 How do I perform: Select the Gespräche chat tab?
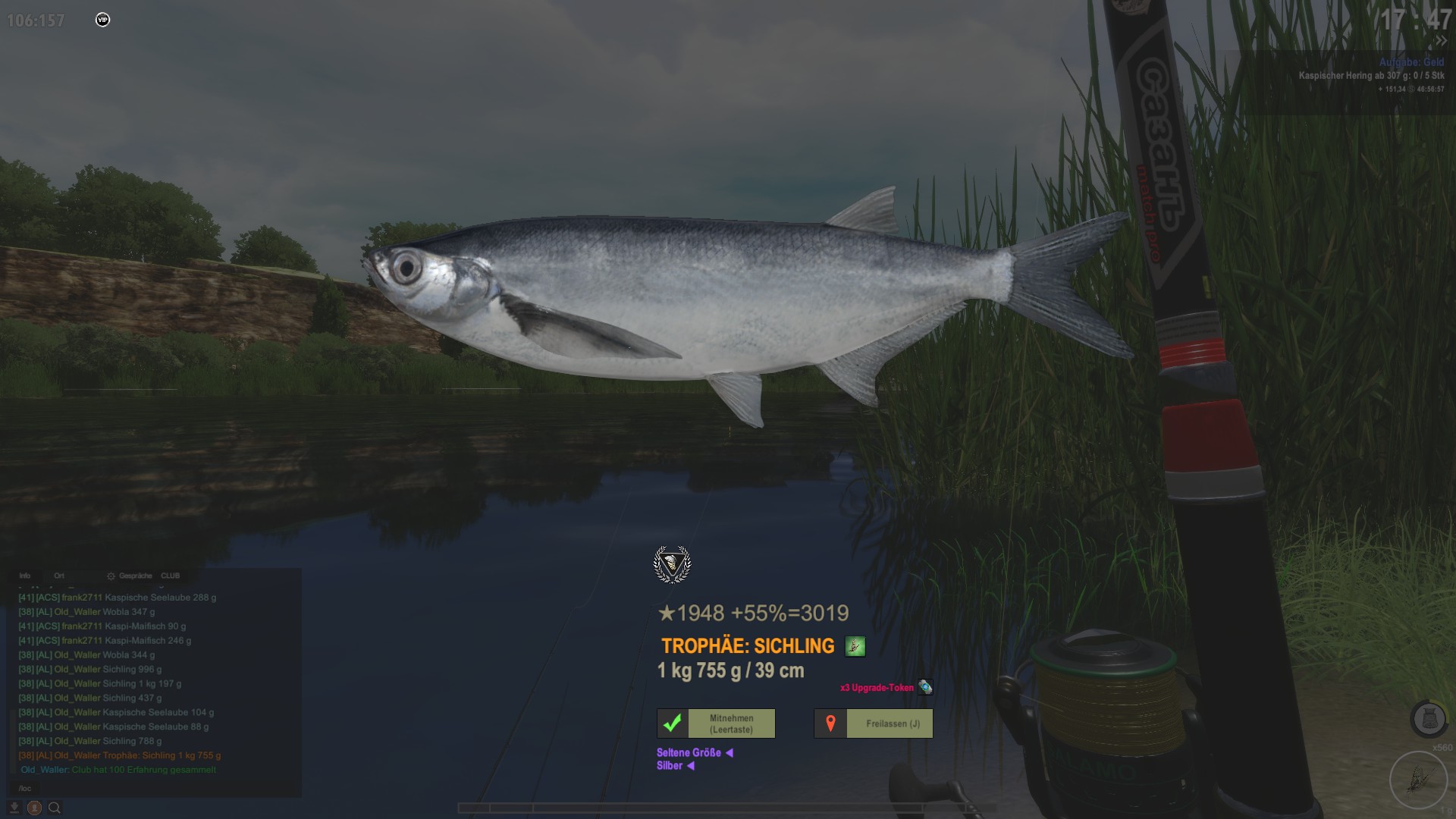135,576
